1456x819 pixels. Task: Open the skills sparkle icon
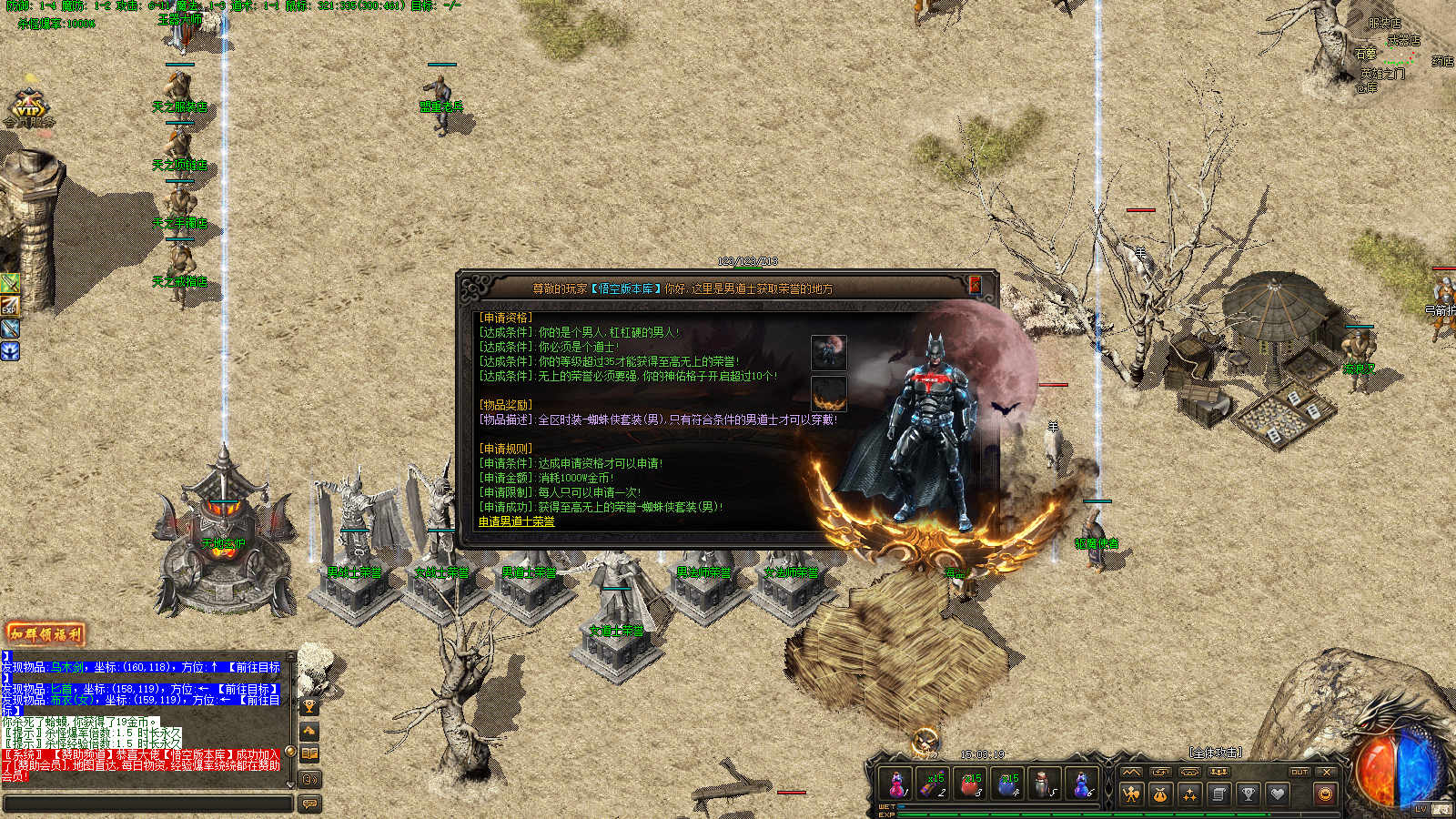[x=1189, y=794]
